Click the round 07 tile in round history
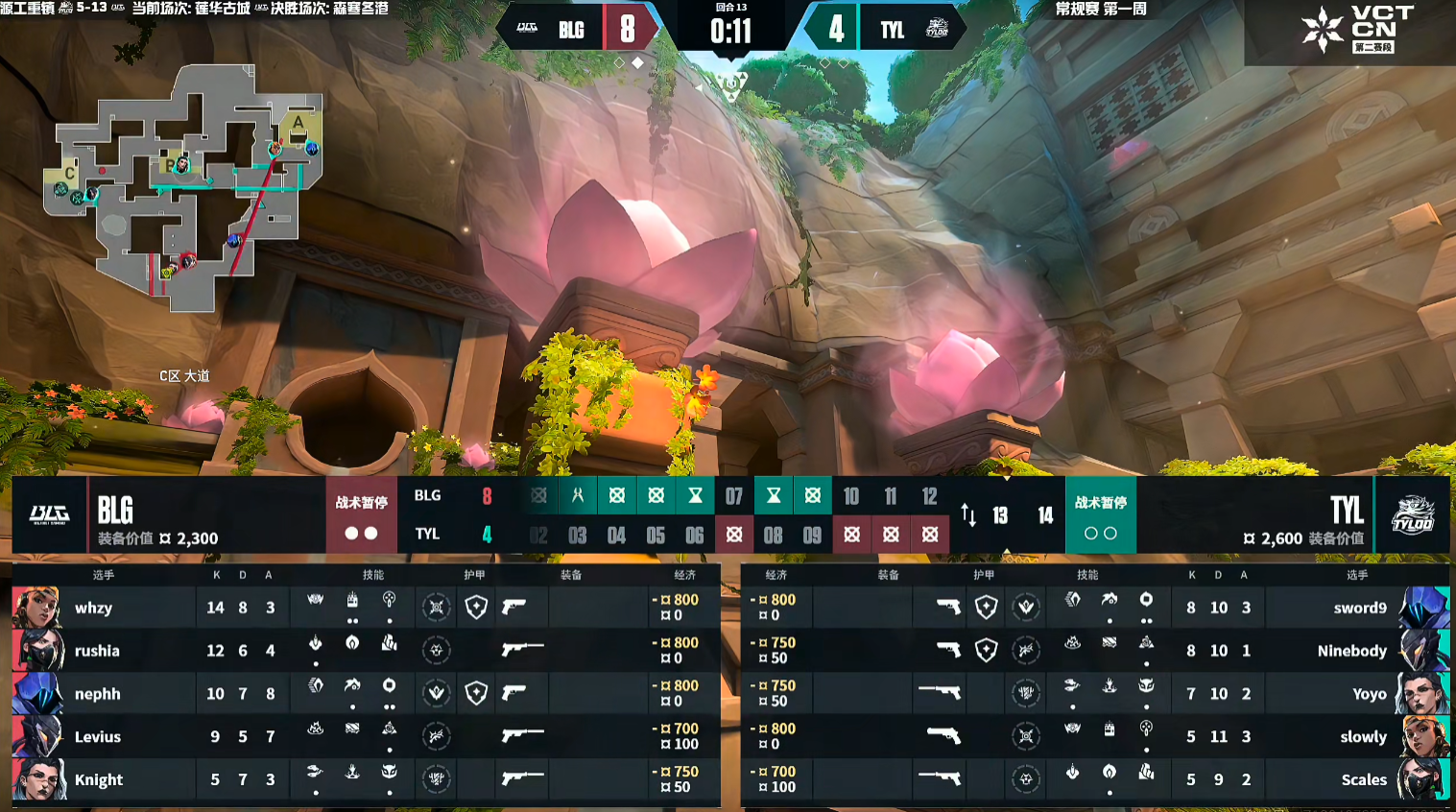The height and width of the screenshot is (812, 1456). tap(734, 496)
